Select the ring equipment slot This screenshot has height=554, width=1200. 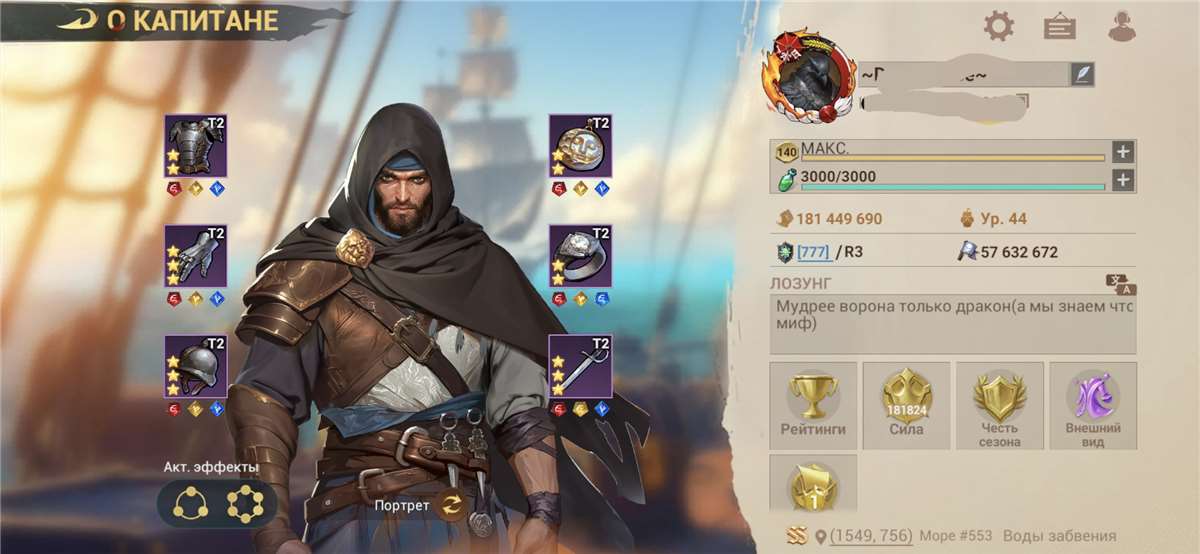[x=580, y=256]
